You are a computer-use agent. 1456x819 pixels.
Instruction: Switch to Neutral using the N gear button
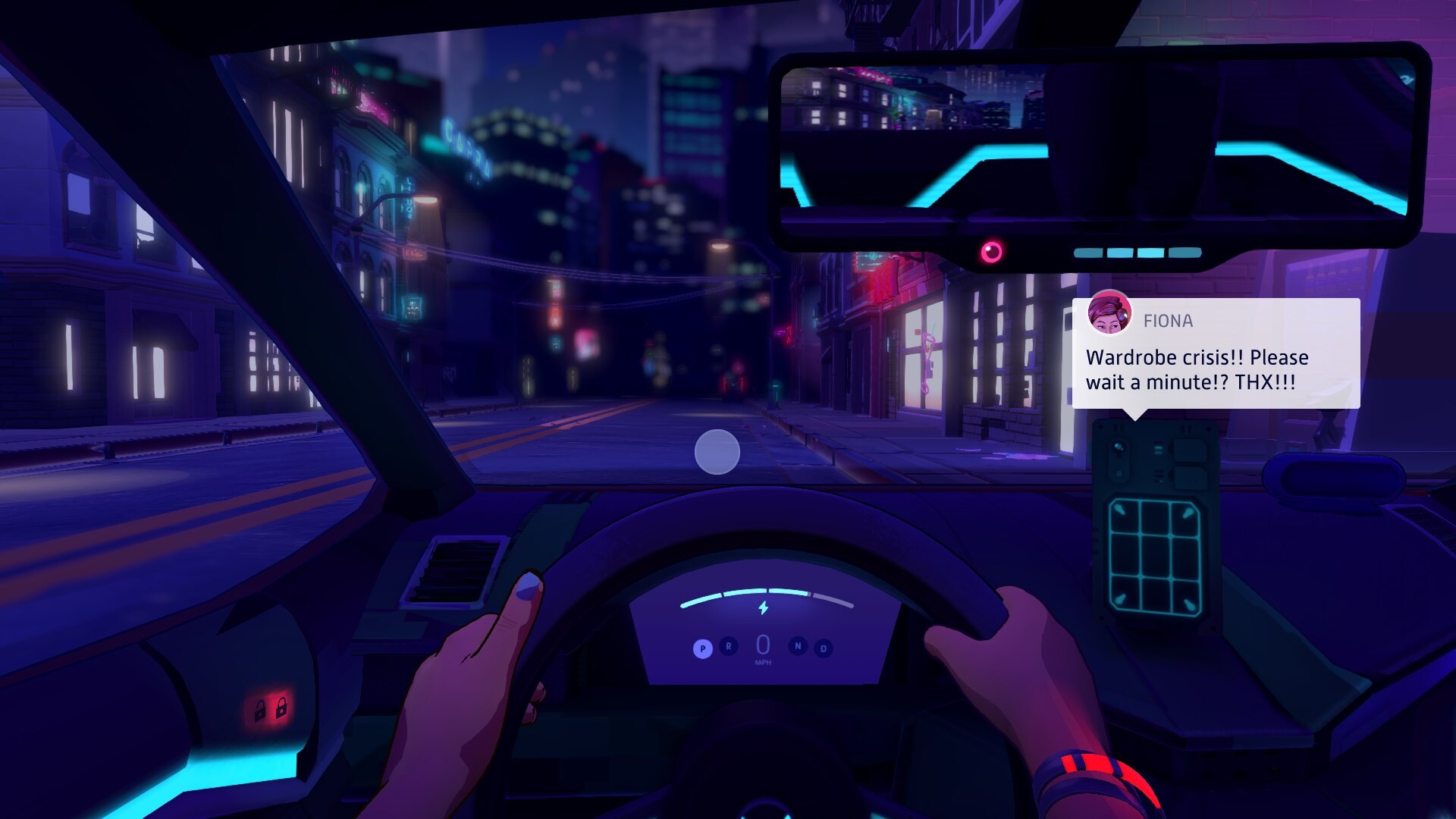tap(798, 647)
